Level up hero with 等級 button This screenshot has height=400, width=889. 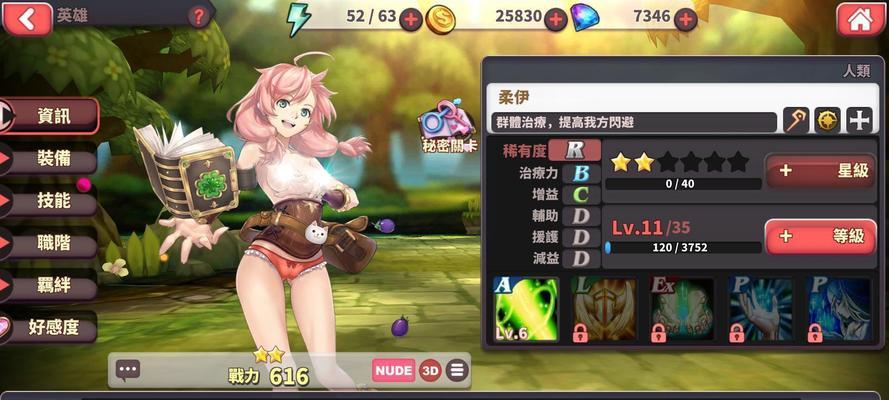(820, 236)
